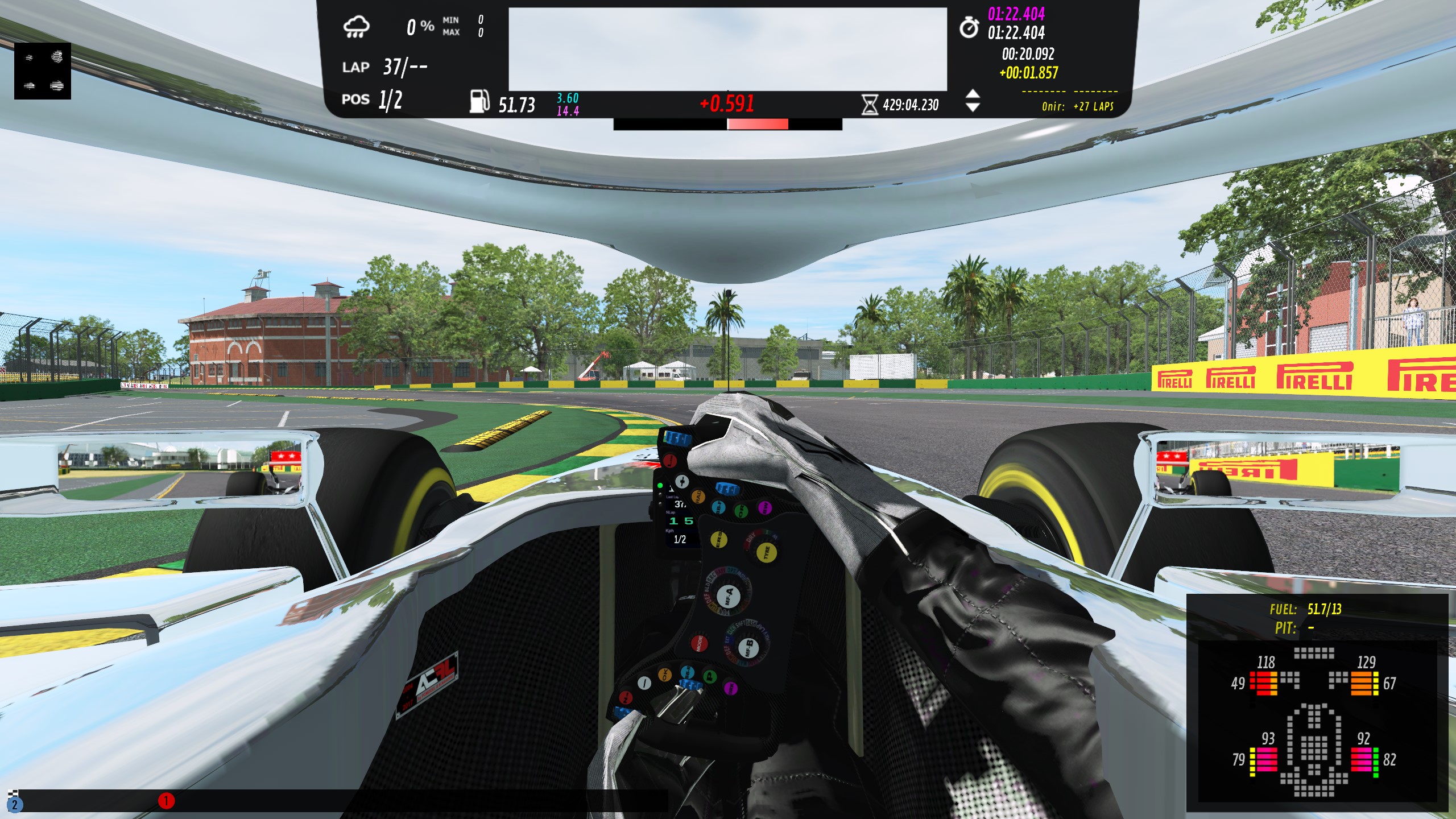Click the fuel pump icon
Viewport: 1456px width, 819px height.
tap(479, 101)
